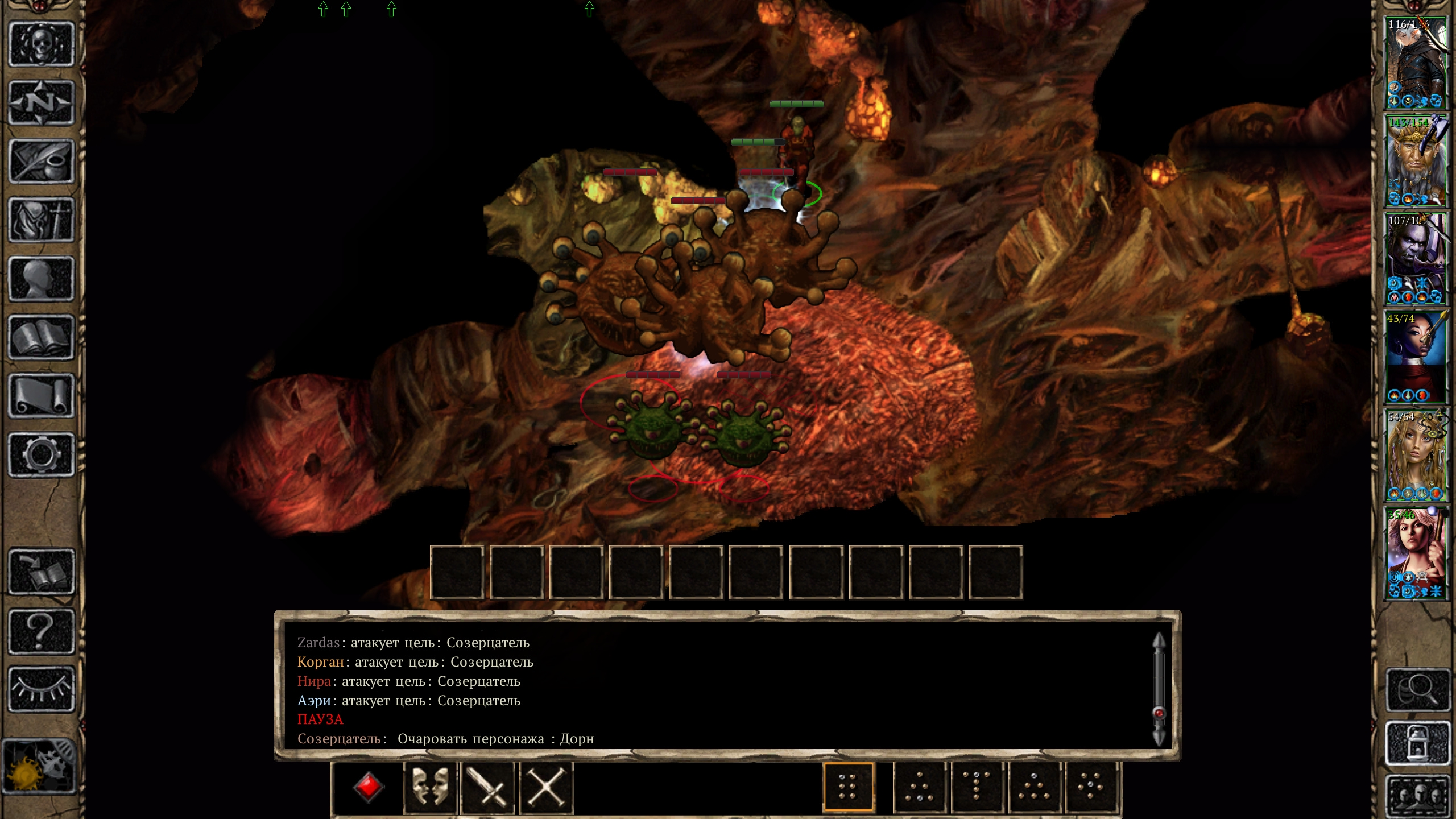This screenshot has height=819, width=1456.
Task: Activate the sword attack button
Action: [x=488, y=788]
